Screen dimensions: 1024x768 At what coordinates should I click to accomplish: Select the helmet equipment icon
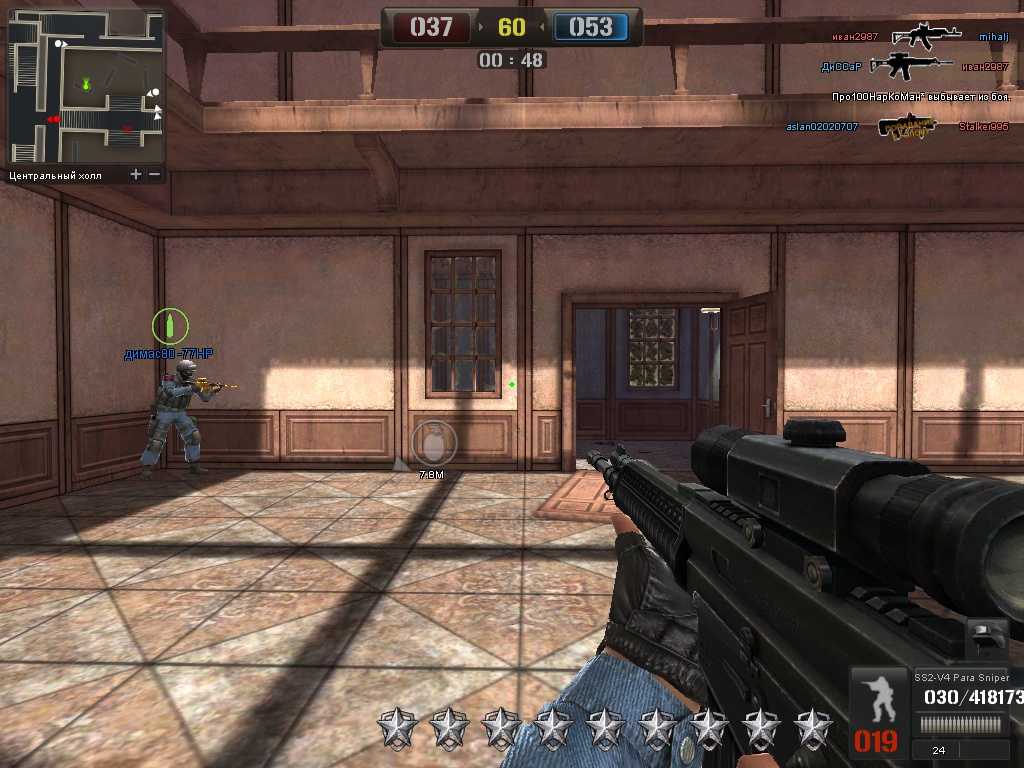988,637
